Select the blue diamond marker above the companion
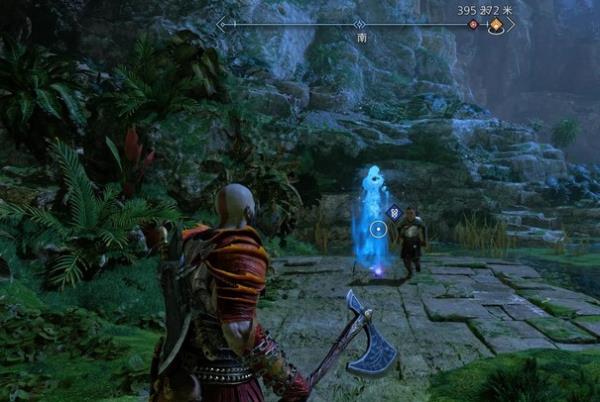600x402 pixels. coord(396,212)
